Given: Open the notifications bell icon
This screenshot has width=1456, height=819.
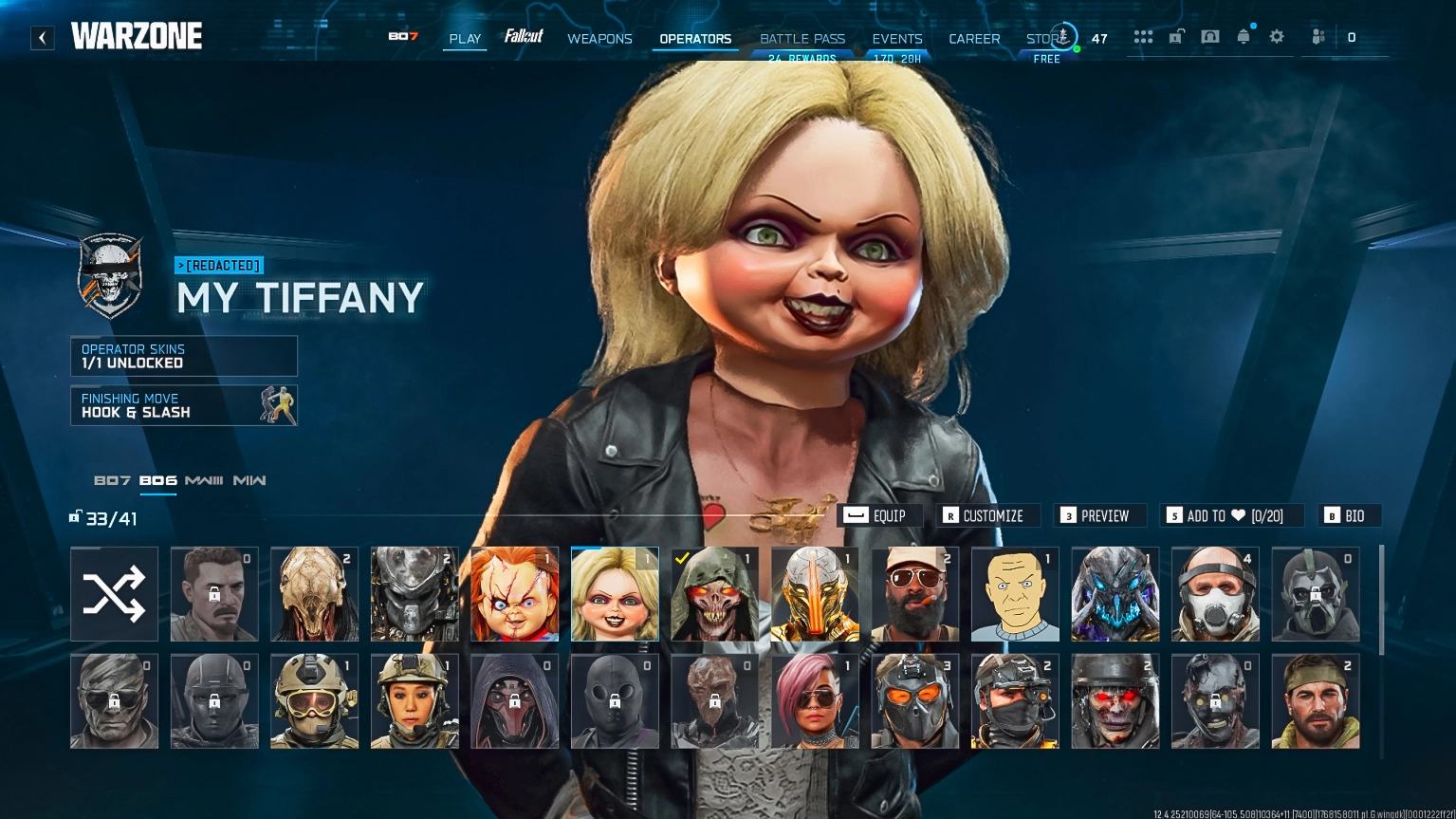Looking at the screenshot, I should point(1243,36).
